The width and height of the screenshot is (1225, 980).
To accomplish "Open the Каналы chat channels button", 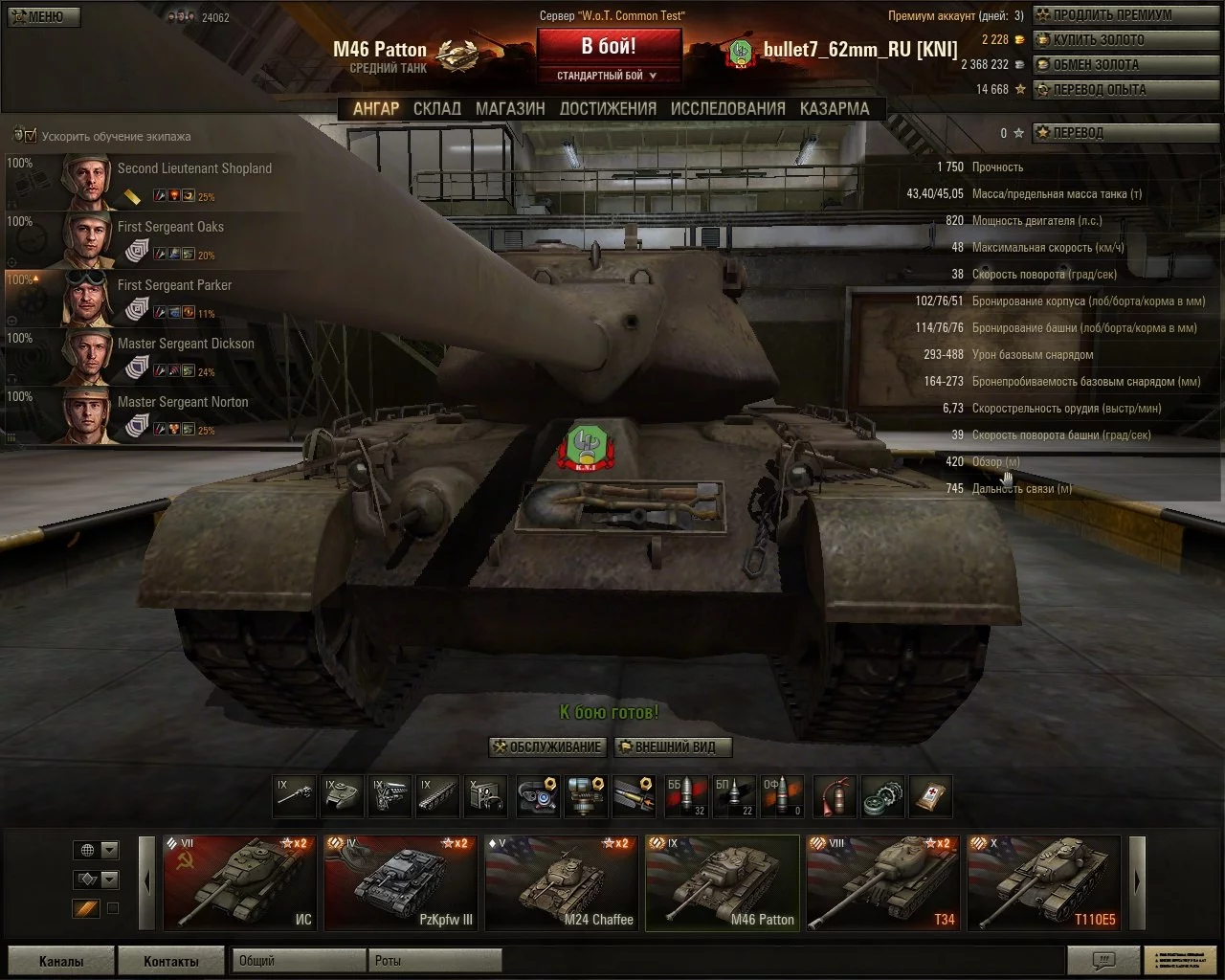I will [x=61, y=961].
